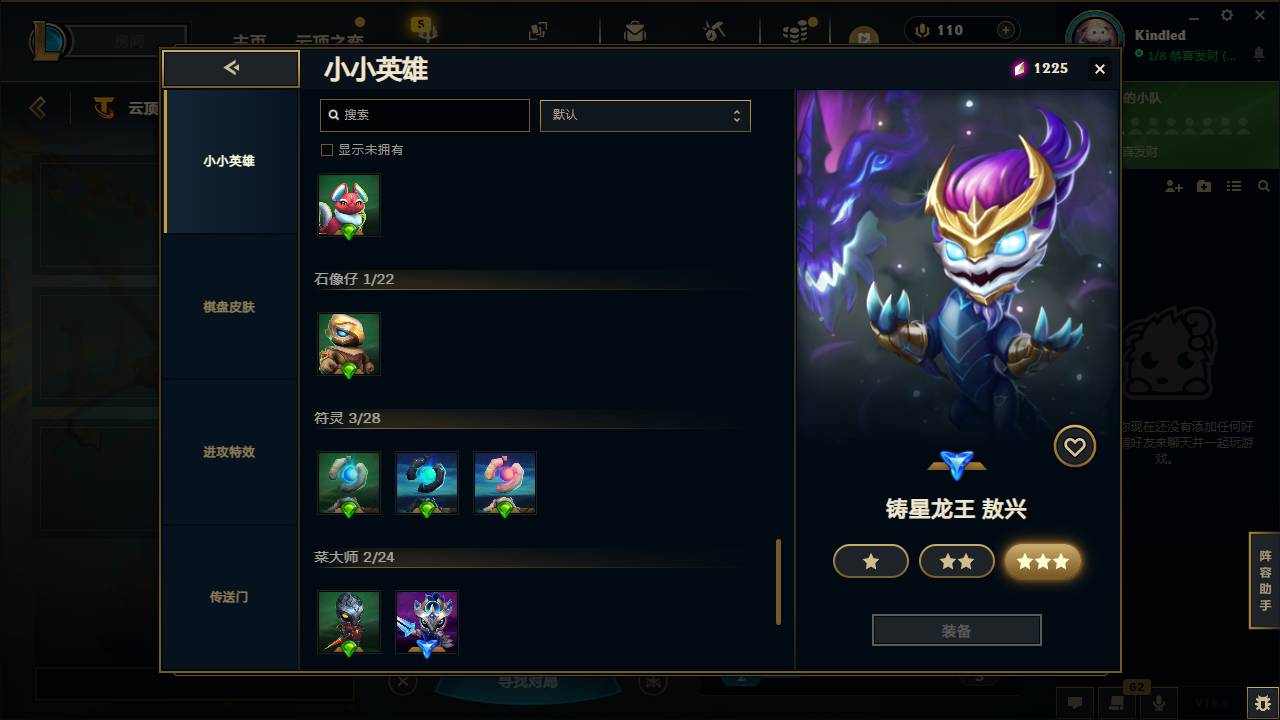Screen dimensions: 1280x720
Task: Open the chat bubble icon at bottom
Action: point(1076,703)
